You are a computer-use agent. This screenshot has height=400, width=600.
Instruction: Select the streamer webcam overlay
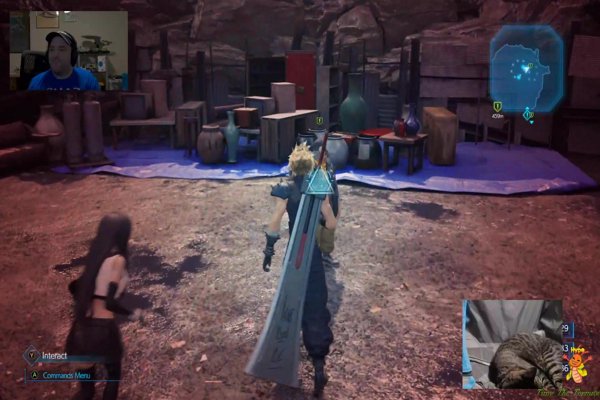click(x=68, y=51)
